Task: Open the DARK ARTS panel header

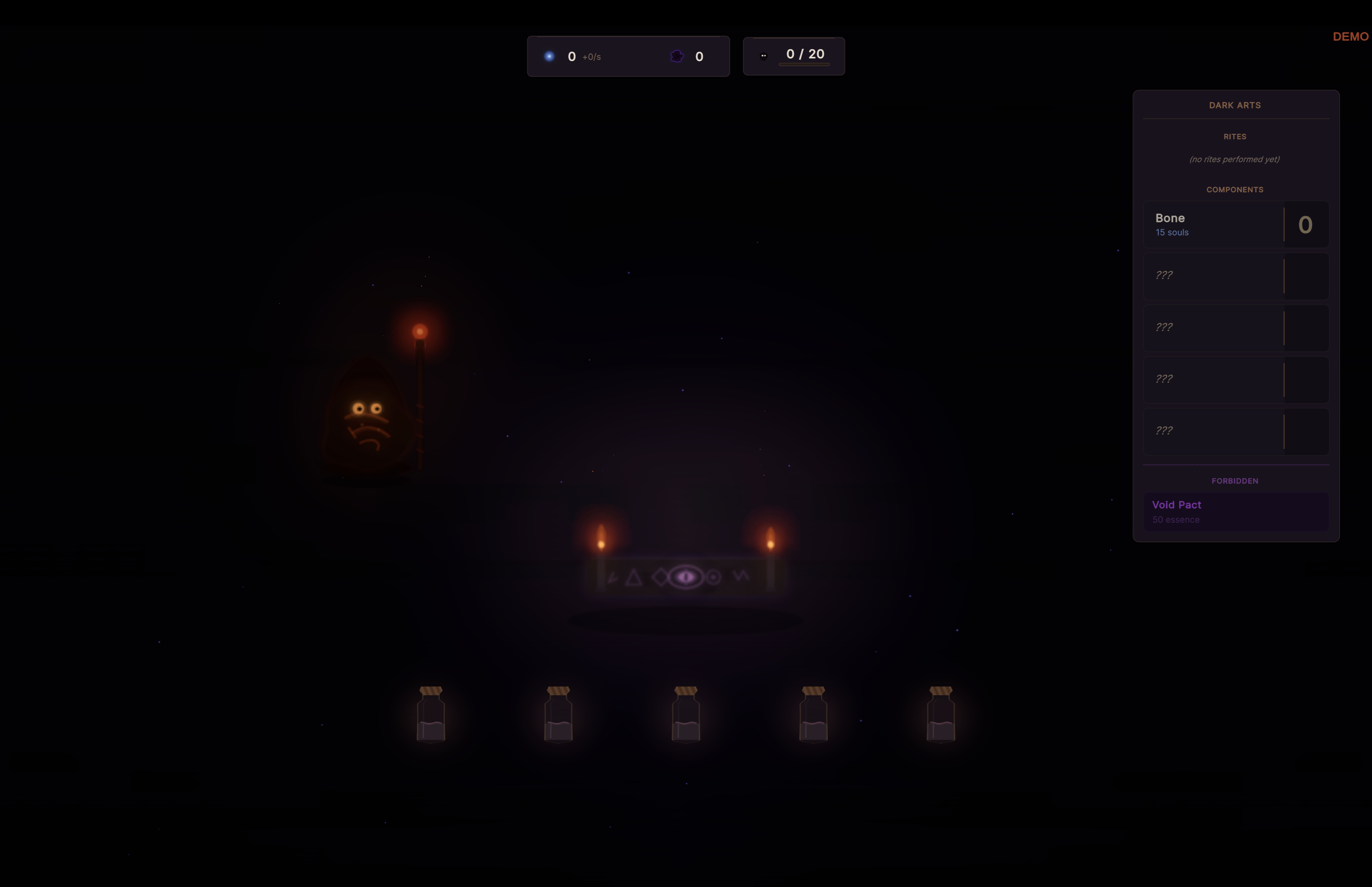Action: [x=1235, y=105]
